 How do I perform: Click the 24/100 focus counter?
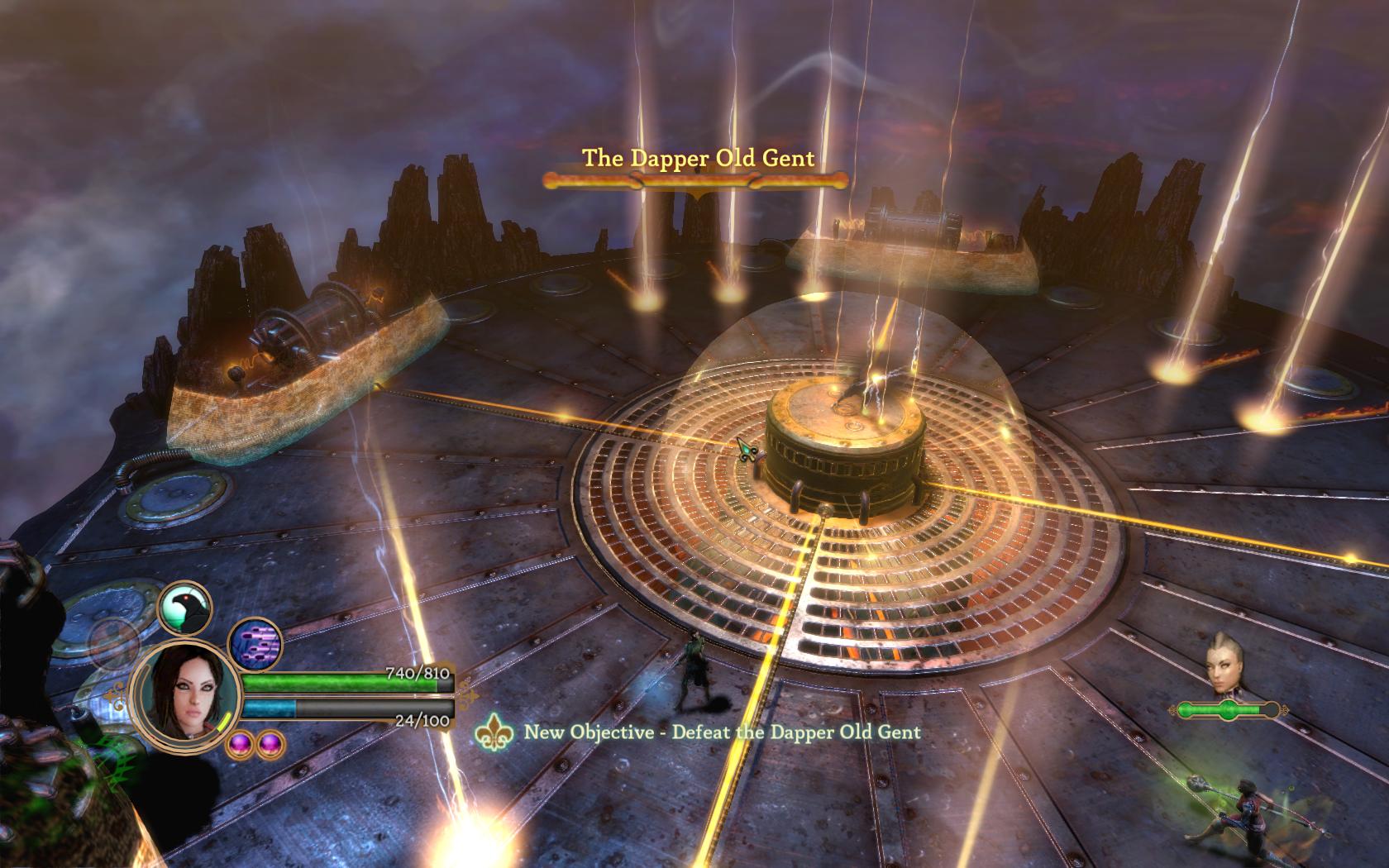pos(421,720)
